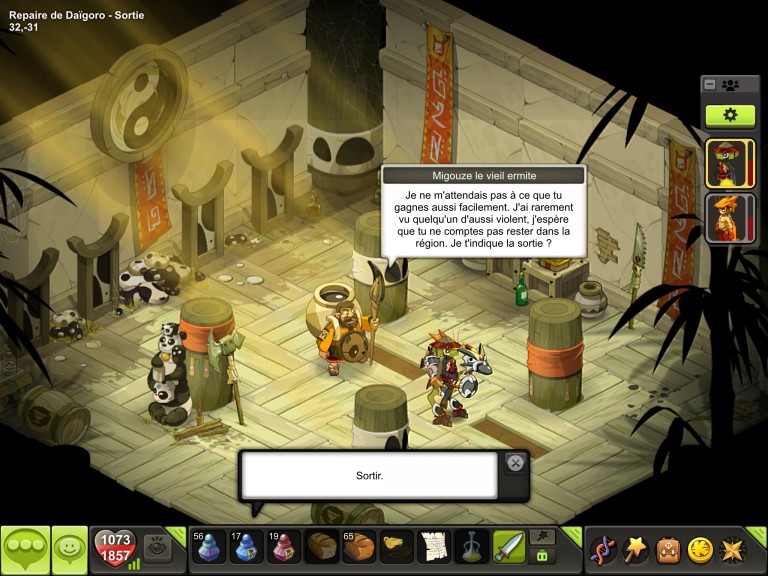Select the green-hatted party member portrait
This screenshot has width=768, height=576.
coord(724,163)
